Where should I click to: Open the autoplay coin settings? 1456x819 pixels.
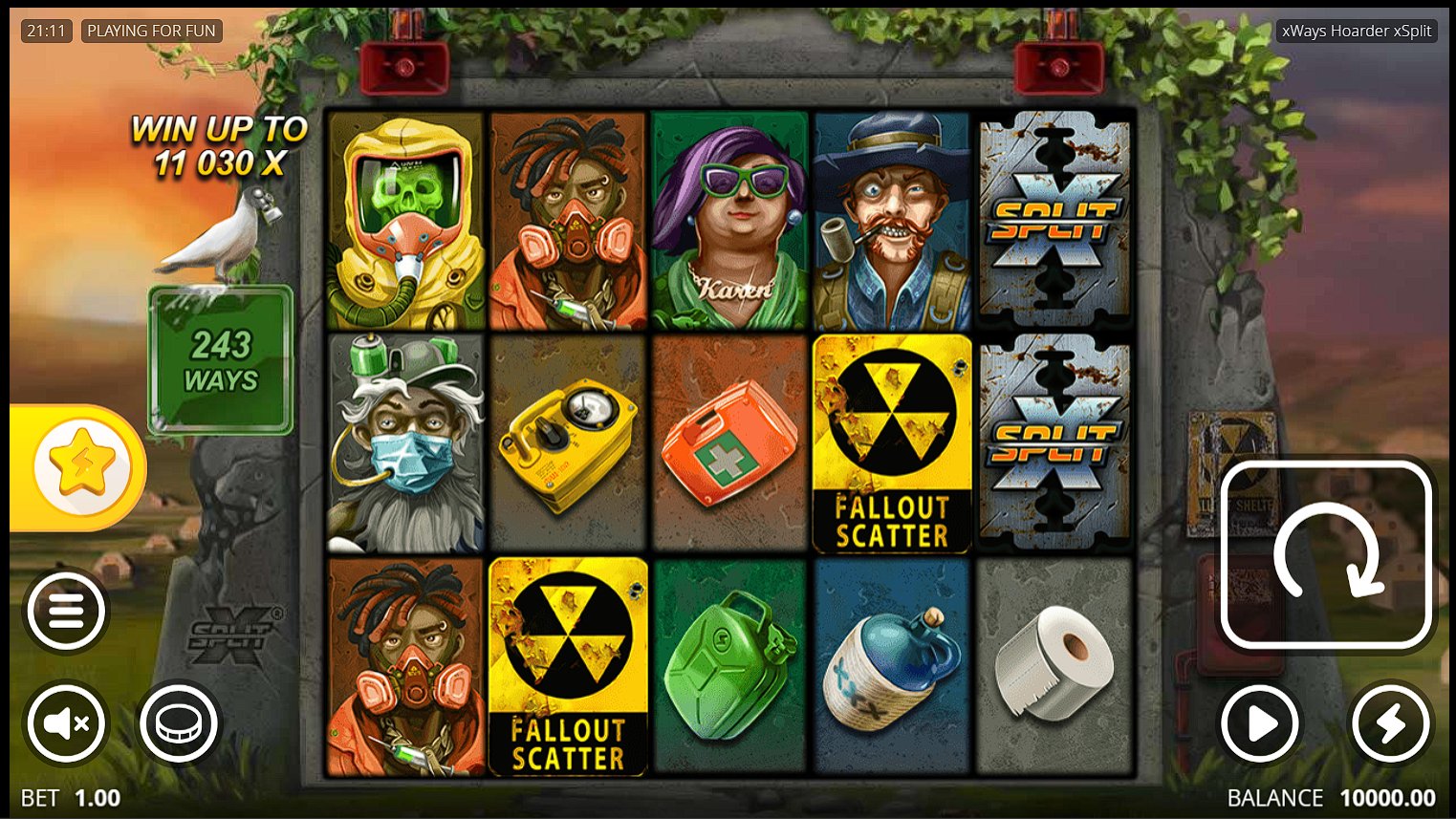click(x=179, y=723)
